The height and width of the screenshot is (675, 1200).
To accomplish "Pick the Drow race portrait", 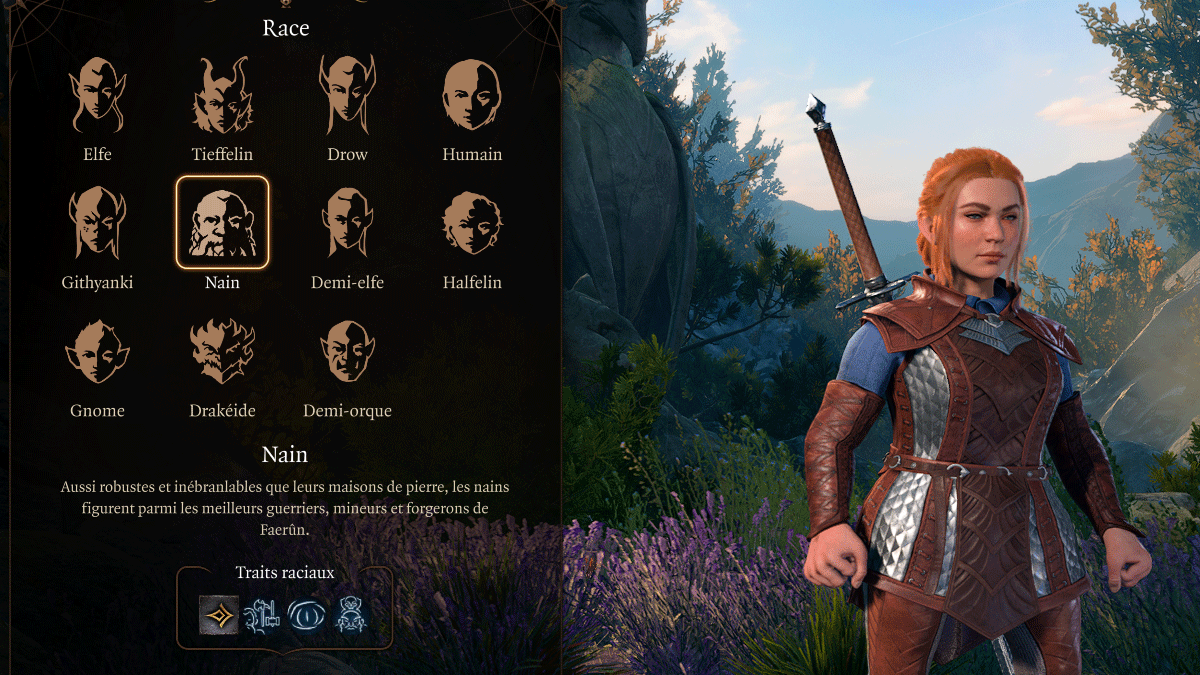I will click(x=347, y=96).
